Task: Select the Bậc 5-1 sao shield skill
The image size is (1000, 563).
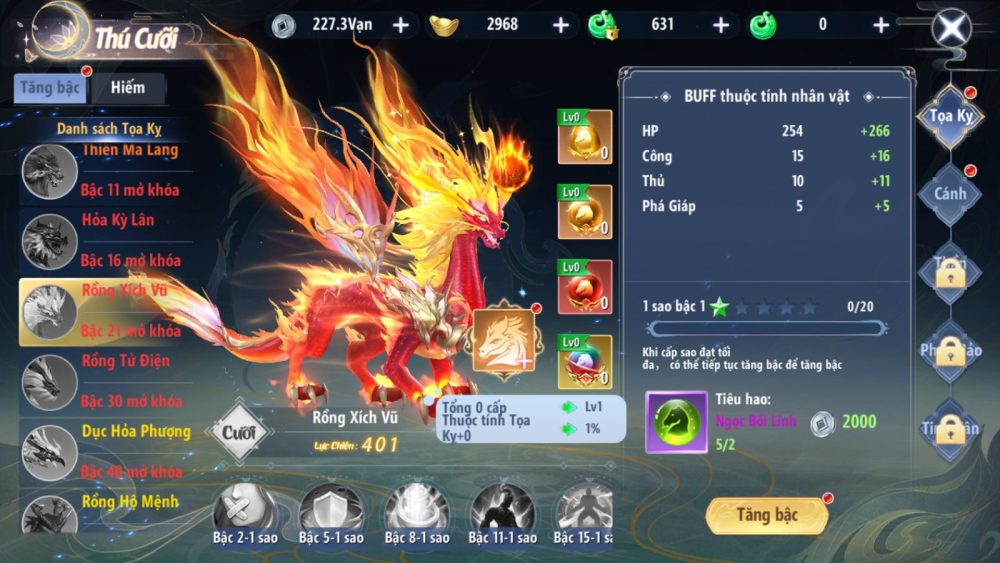Action: 330,510
